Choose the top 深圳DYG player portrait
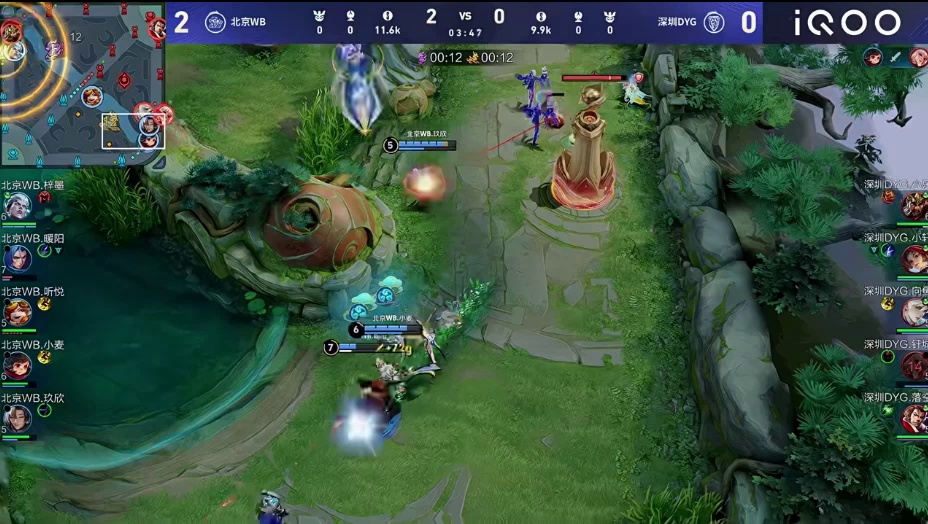Image resolution: width=928 pixels, height=524 pixels. (x=914, y=206)
